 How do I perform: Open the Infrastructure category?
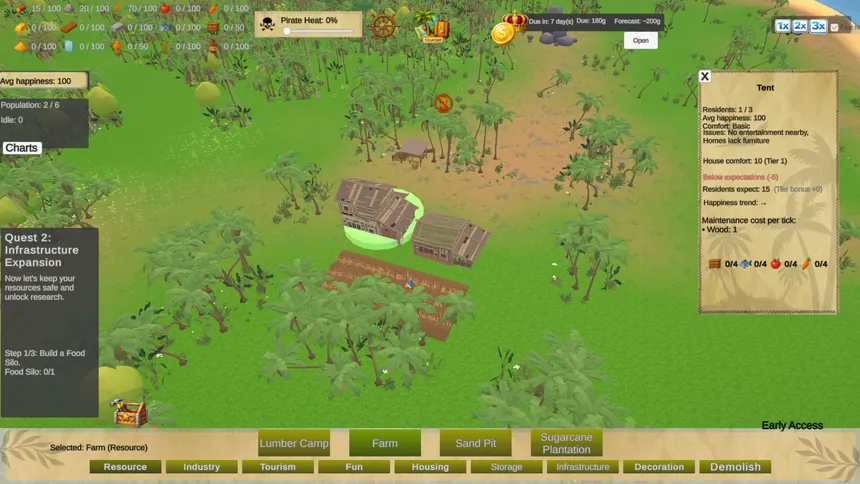point(582,467)
